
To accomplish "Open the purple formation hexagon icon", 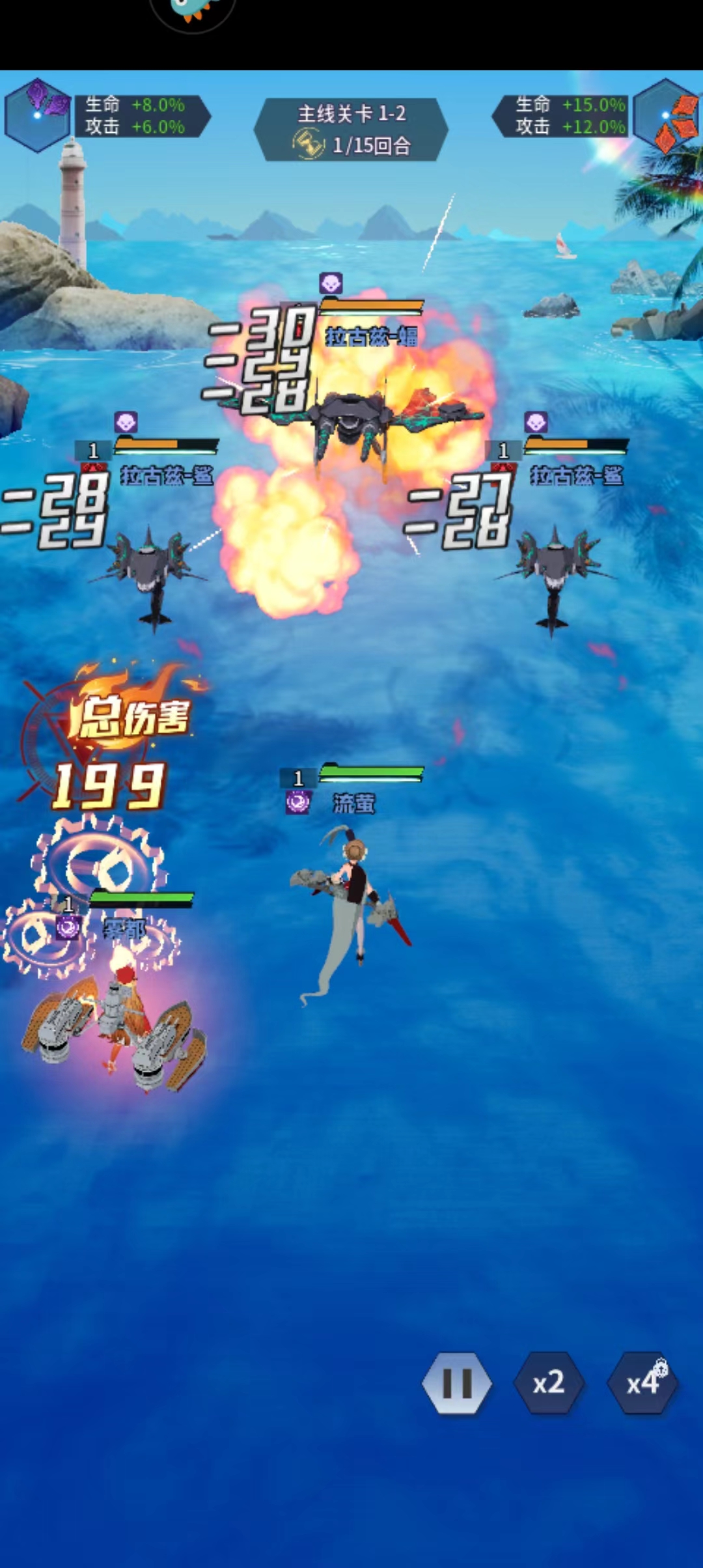I will click(38, 115).
